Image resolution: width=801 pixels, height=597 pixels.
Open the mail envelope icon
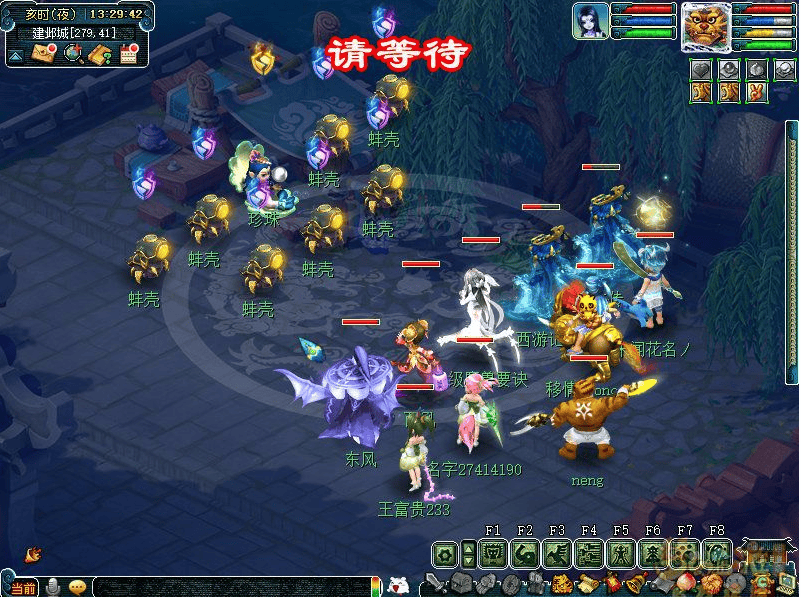(43, 54)
